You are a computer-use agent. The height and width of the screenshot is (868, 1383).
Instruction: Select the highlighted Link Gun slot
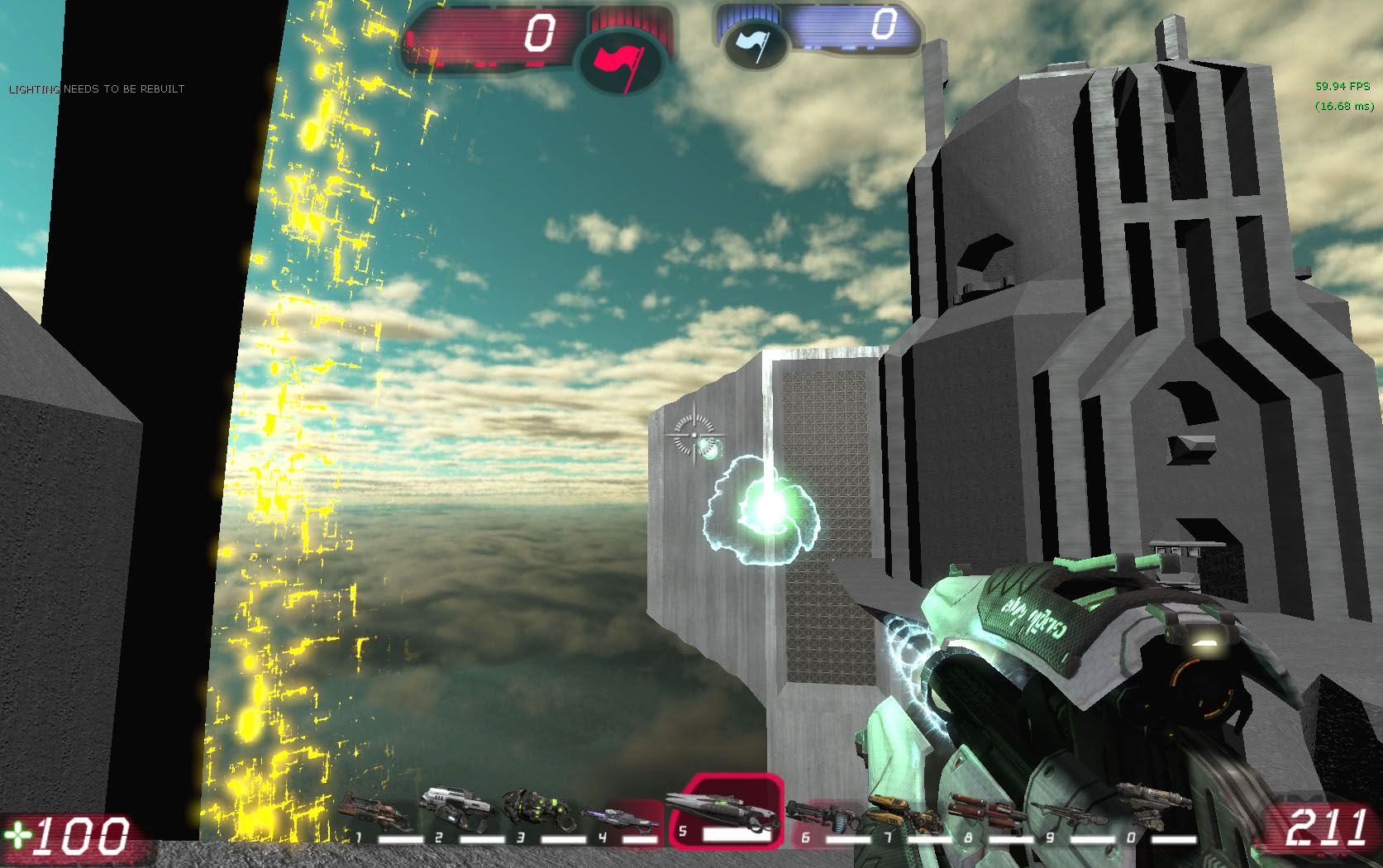pos(725,813)
